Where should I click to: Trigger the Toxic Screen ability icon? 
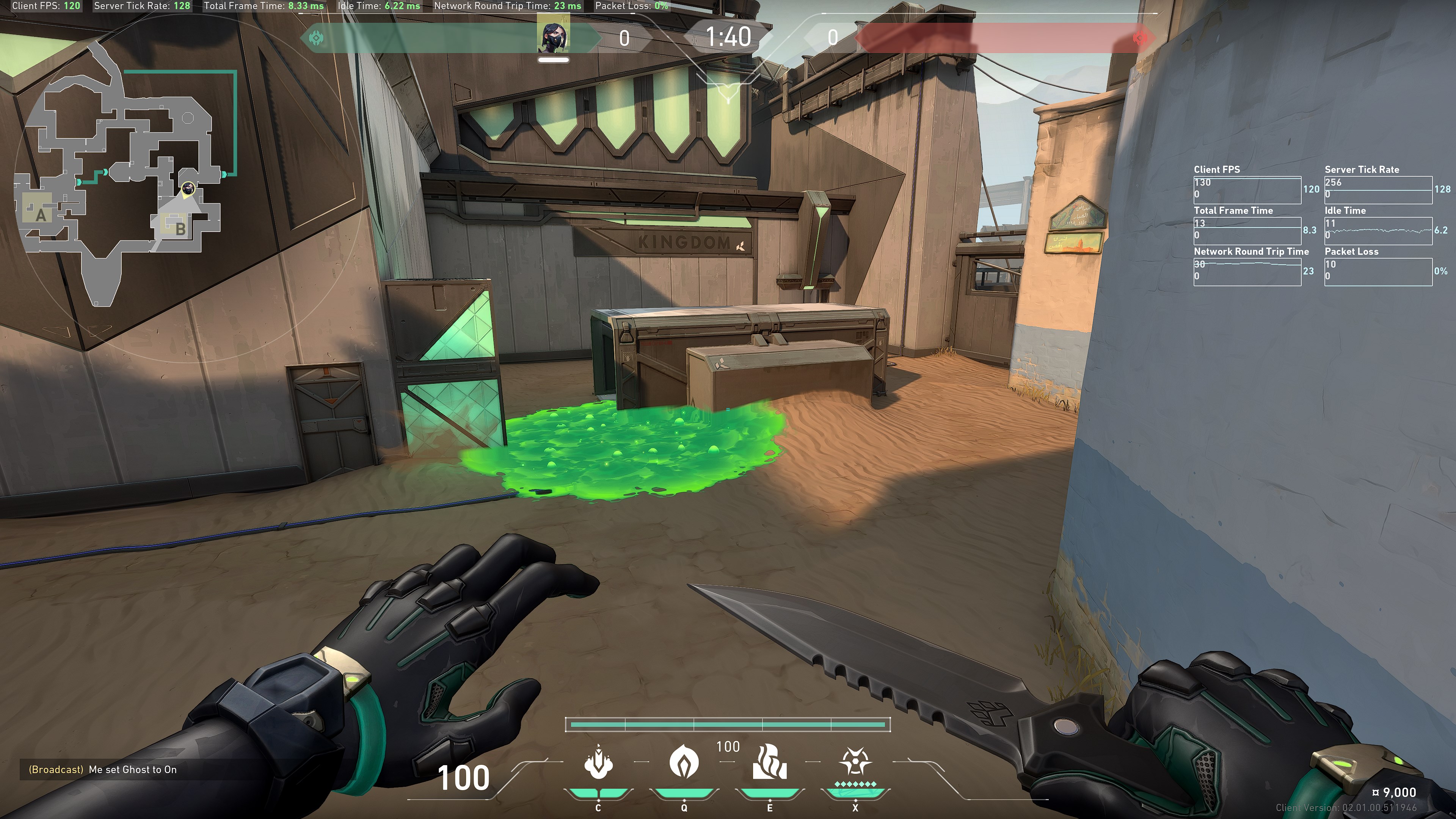point(769,762)
